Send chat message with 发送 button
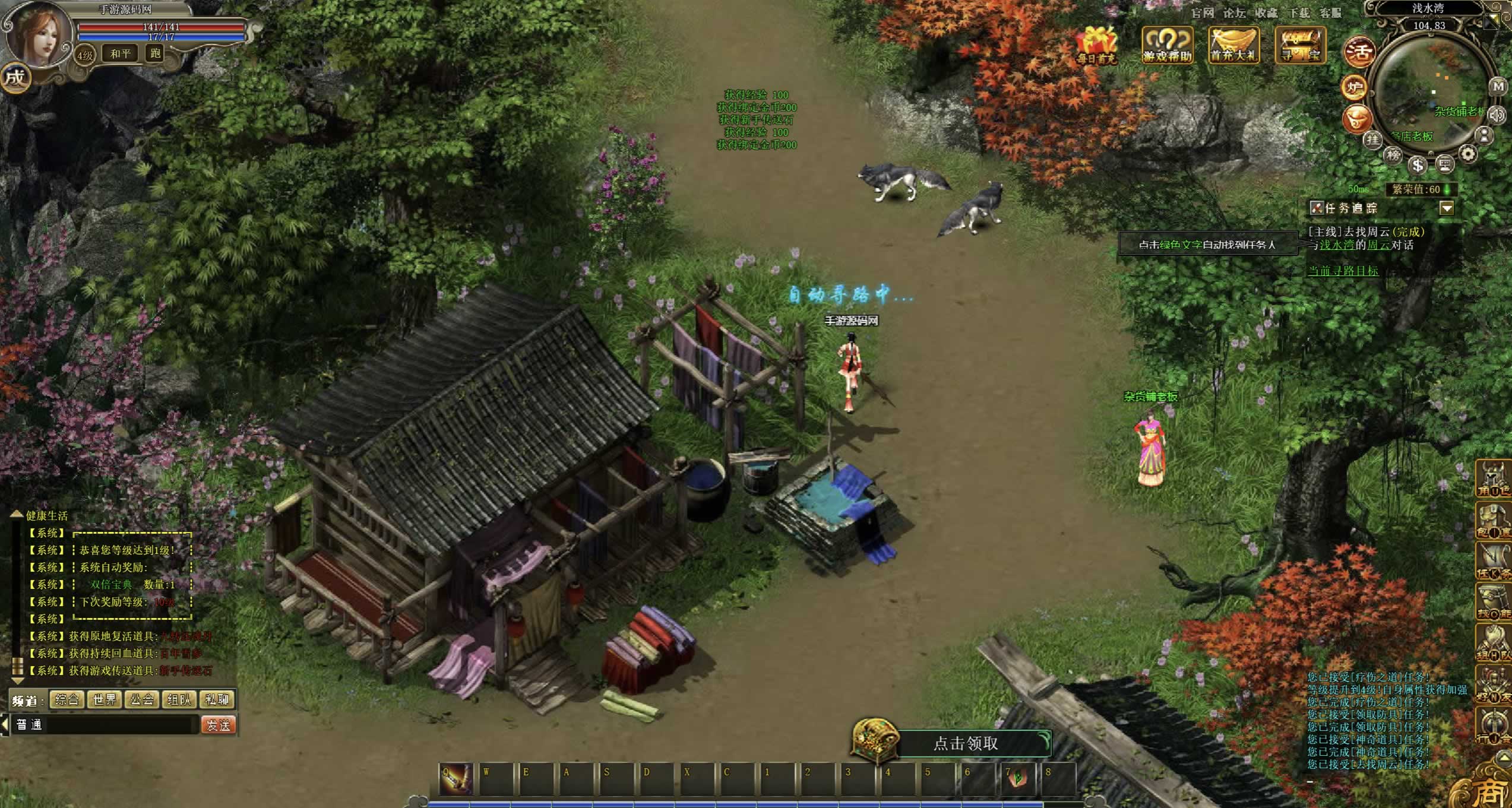1512x808 pixels. pos(218,725)
